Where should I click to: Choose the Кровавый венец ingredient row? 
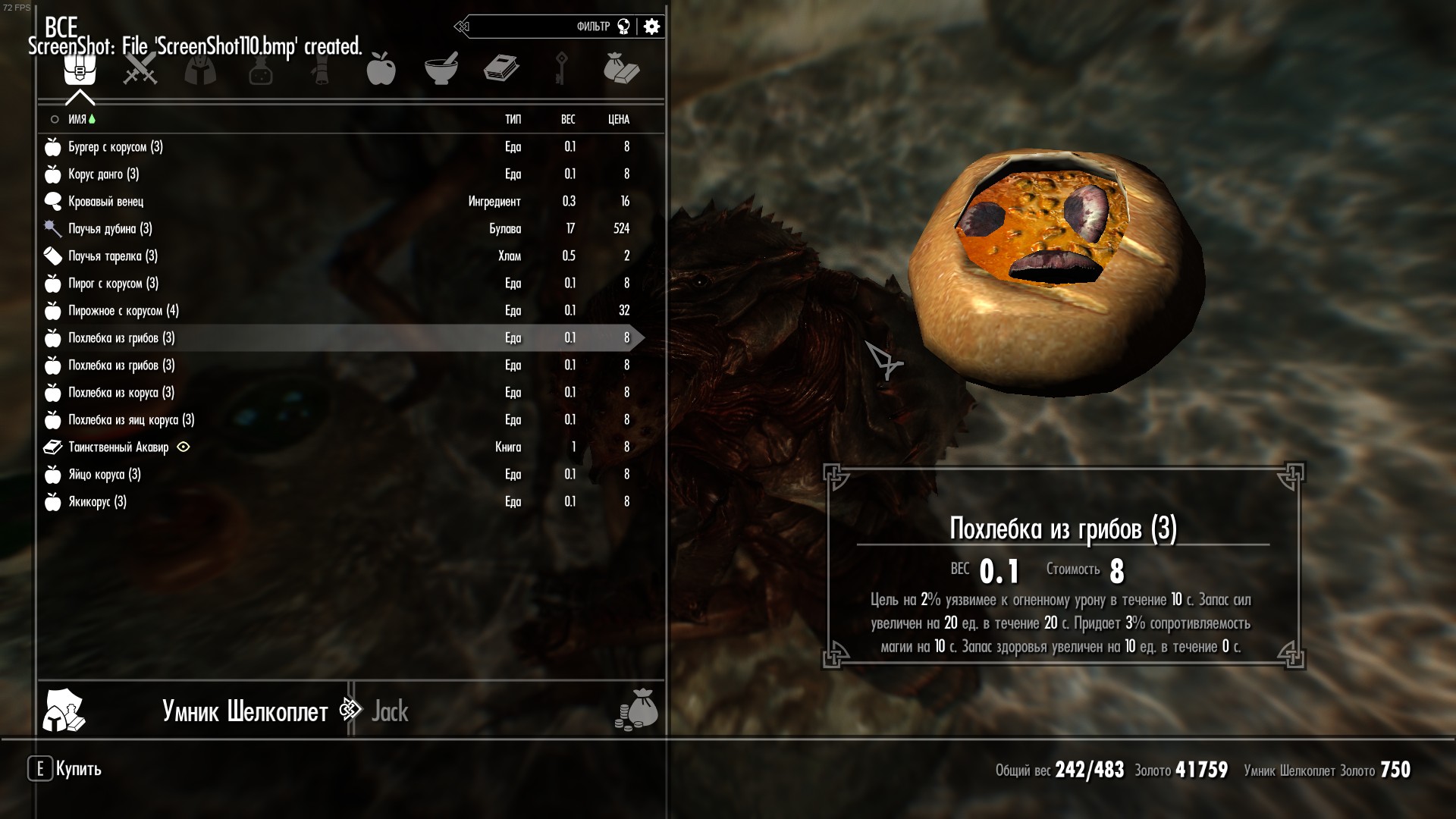point(105,202)
